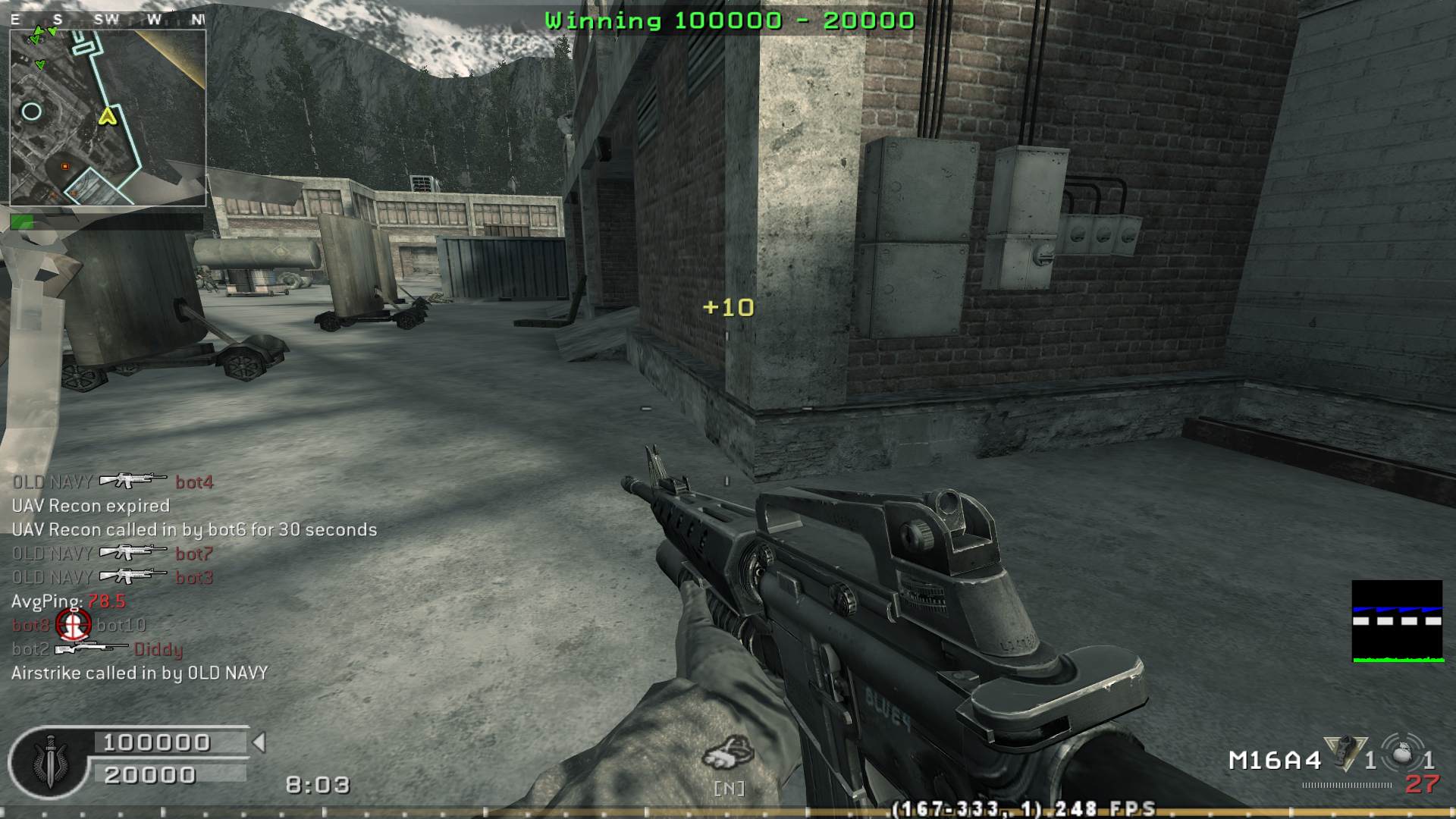Click the minimap in the corner

click(x=108, y=118)
